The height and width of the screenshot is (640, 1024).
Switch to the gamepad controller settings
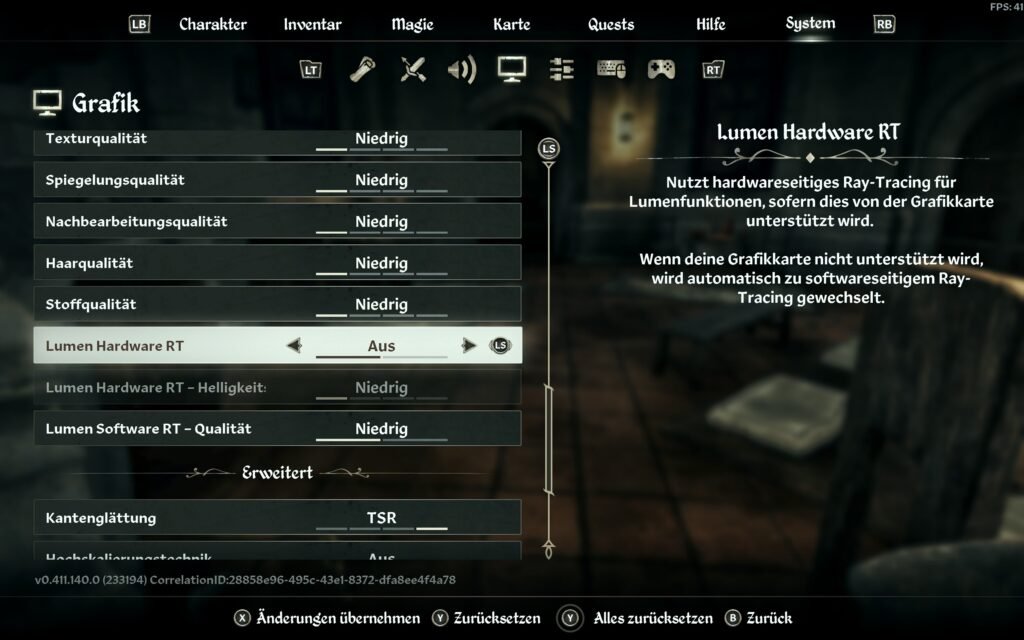[661, 69]
